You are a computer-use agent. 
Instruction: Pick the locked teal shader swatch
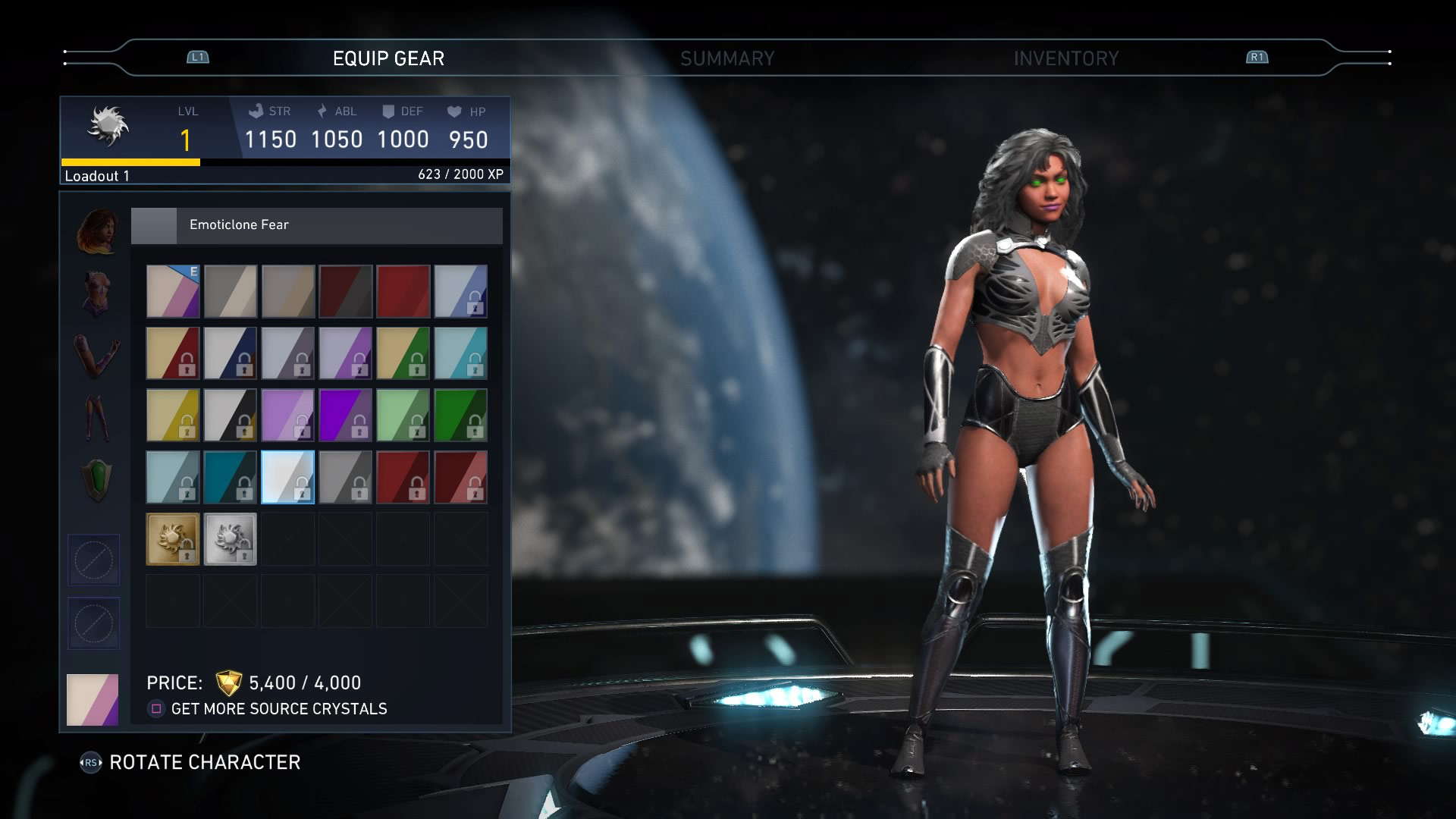[x=231, y=477]
